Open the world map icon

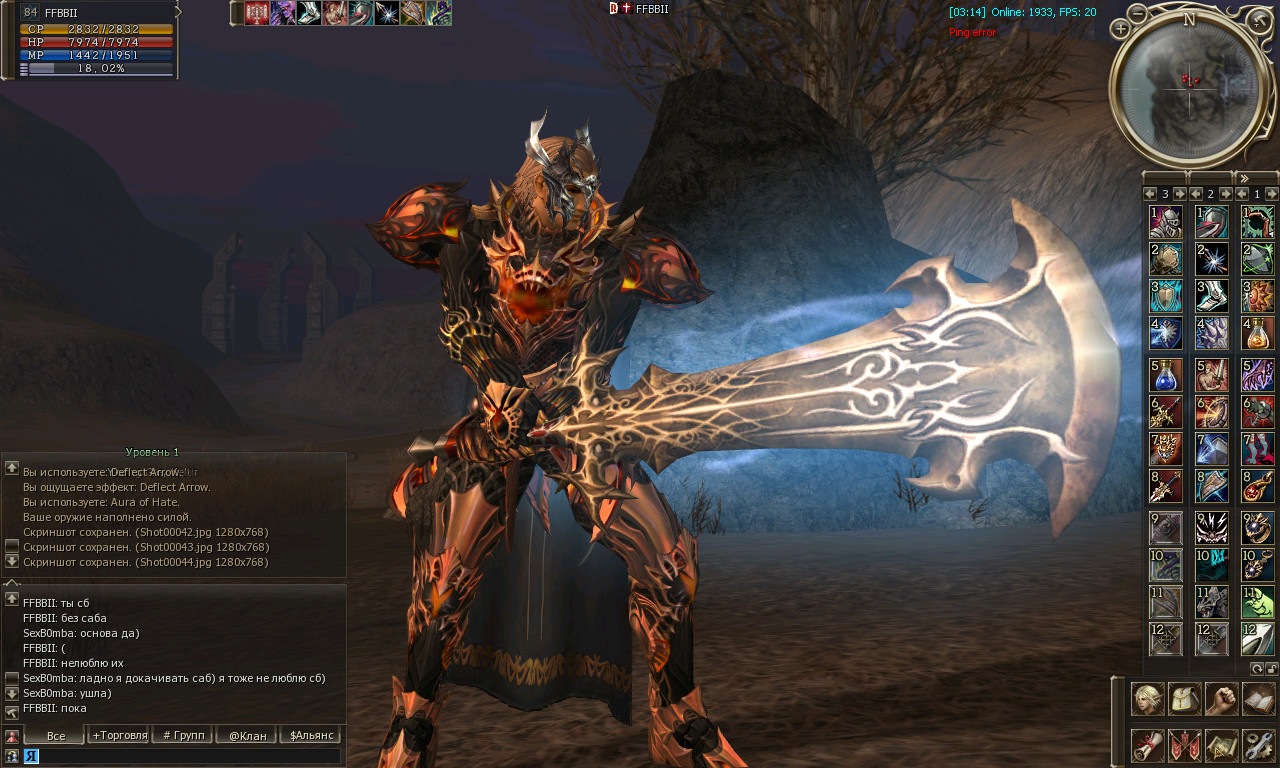tap(1221, 746)
